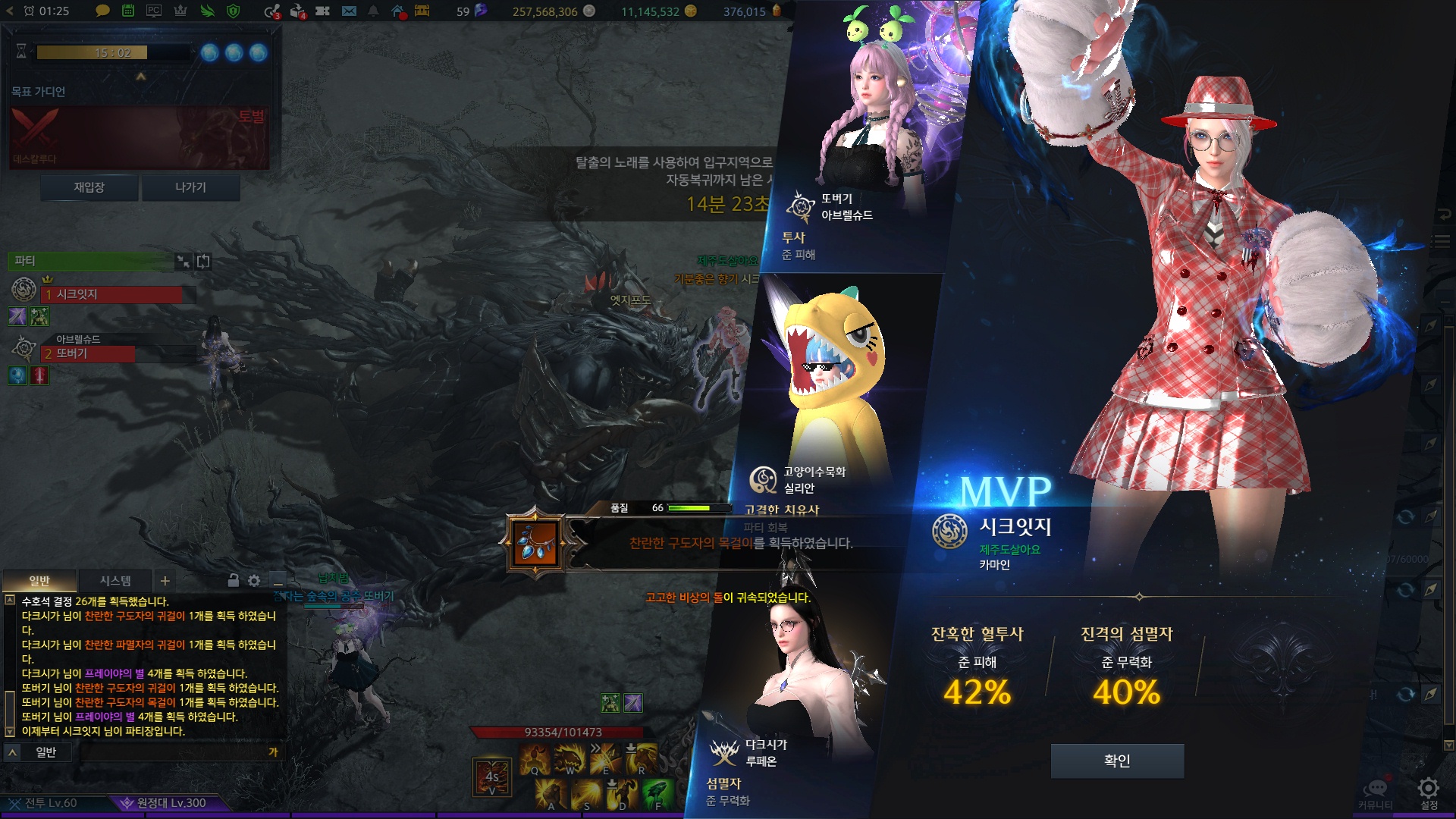
Task: Select party member 또버기 row
Action: [89, 353]
